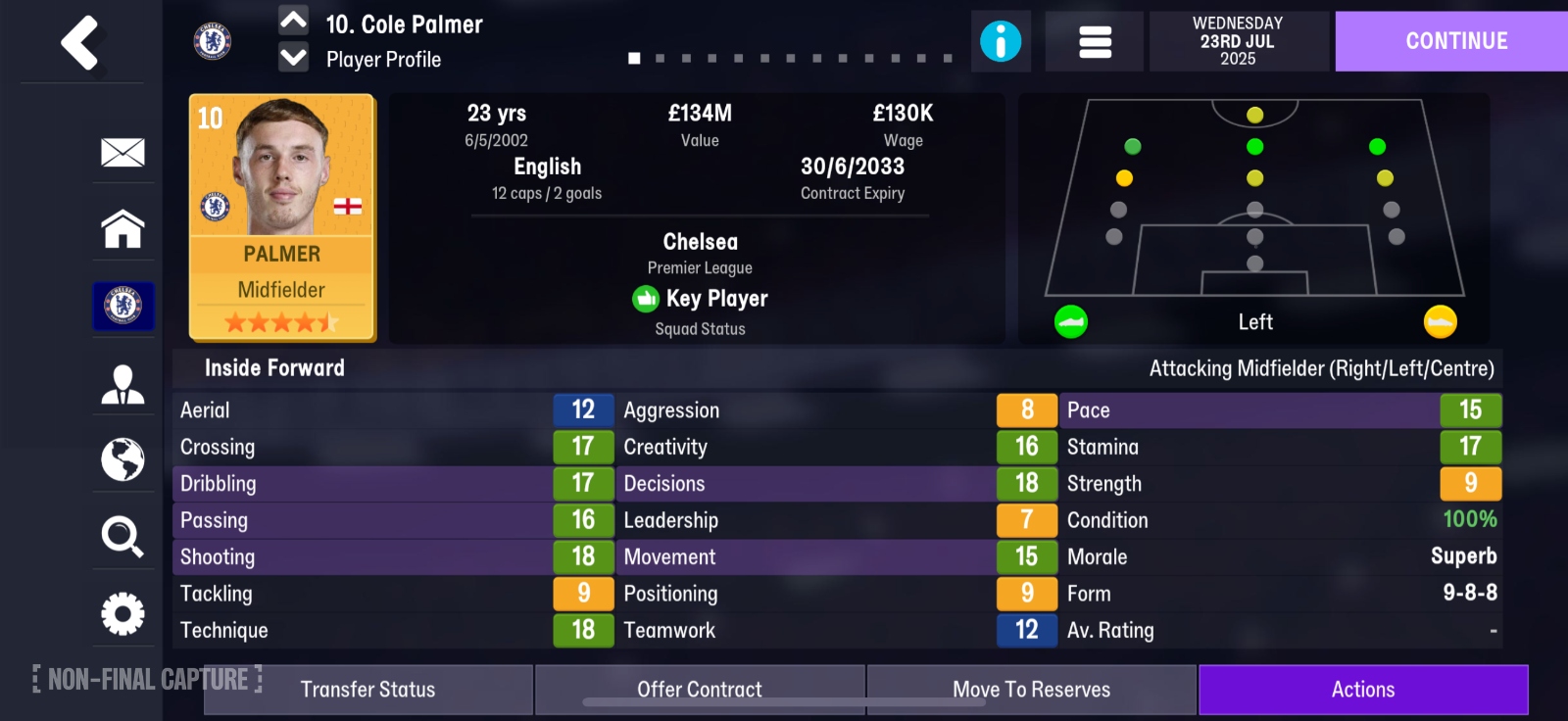
Task: Select Offer Contract at the bottom
Action: [700, 689]
